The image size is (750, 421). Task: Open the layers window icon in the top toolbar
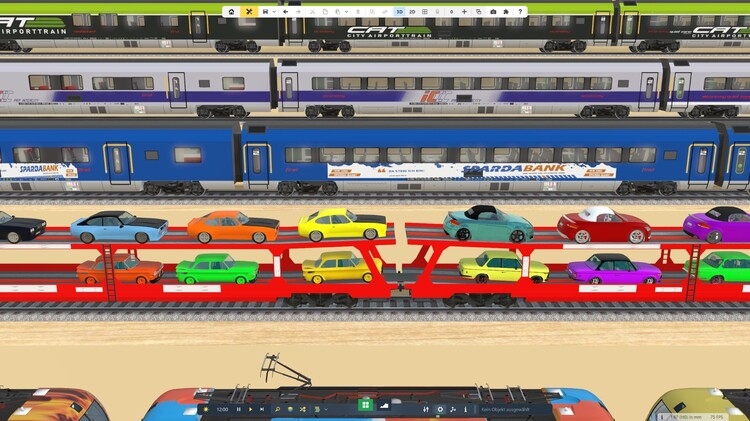click(479, 11)
